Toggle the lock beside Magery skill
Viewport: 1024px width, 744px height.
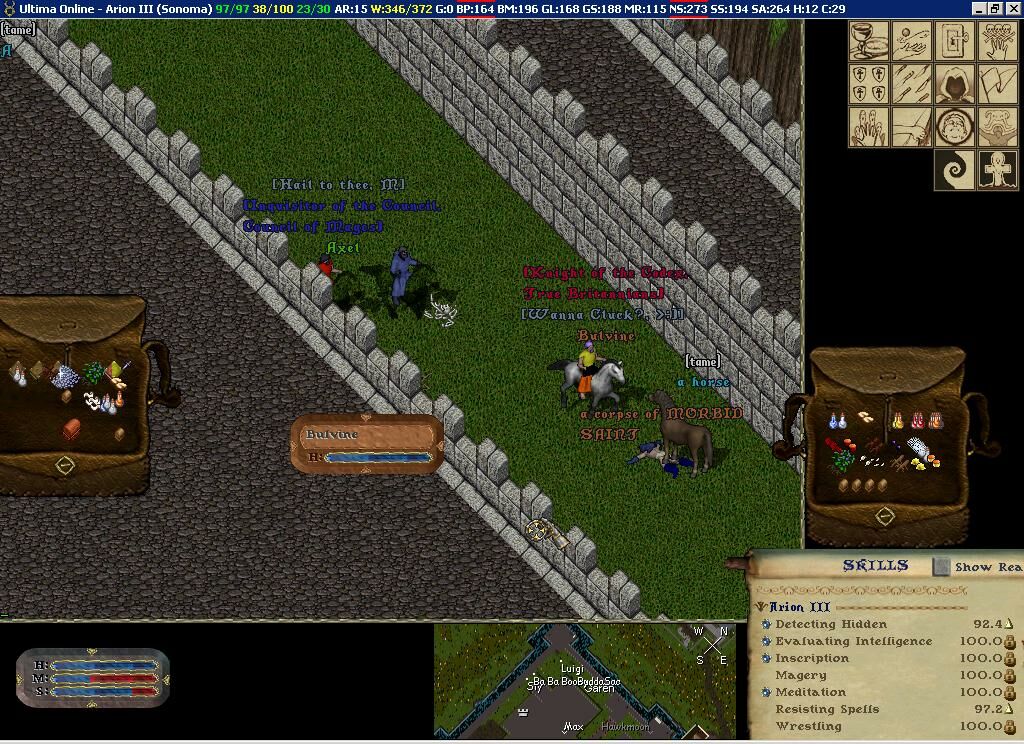1009,675
